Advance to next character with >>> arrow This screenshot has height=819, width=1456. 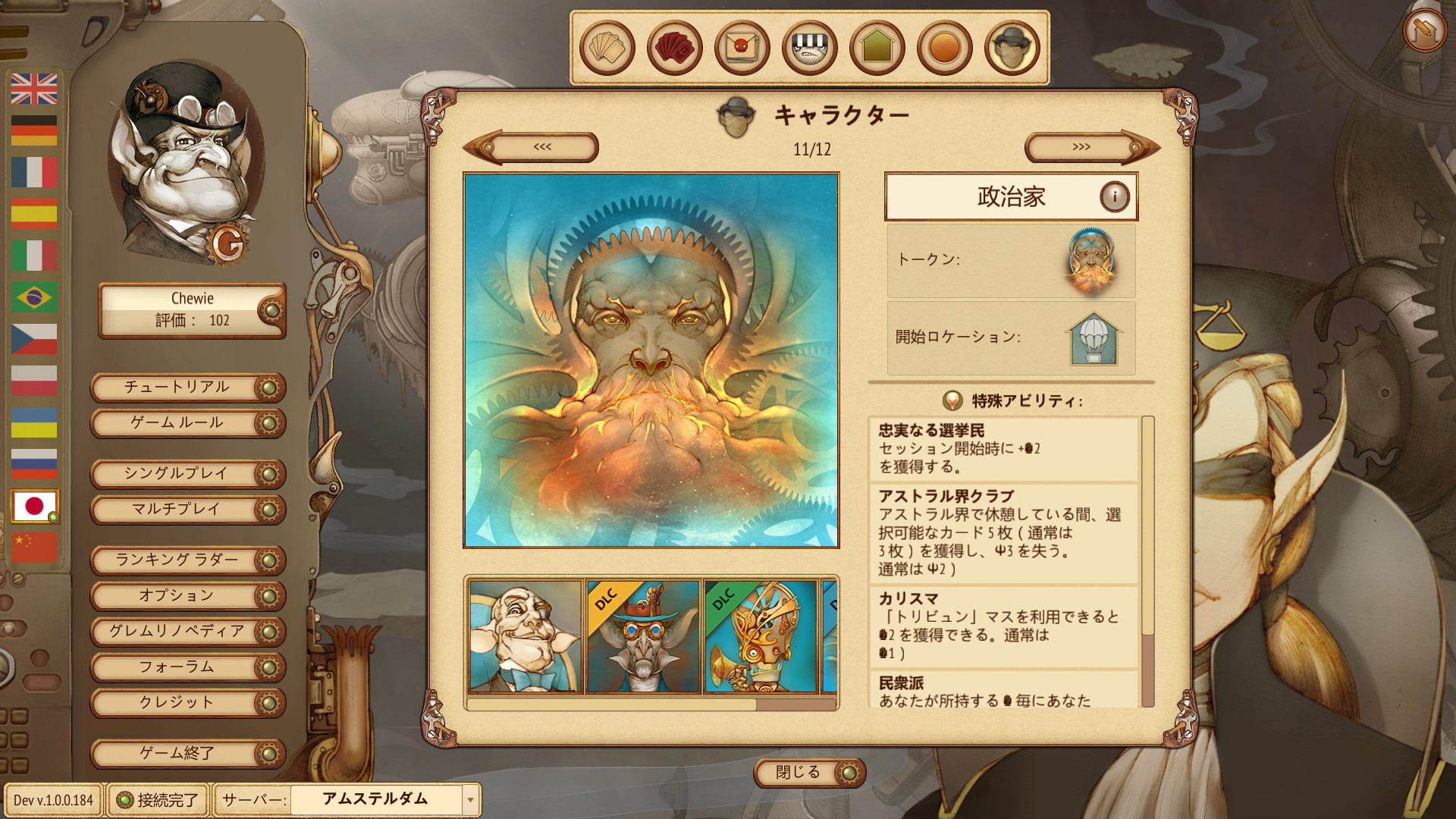[1083, 147]
